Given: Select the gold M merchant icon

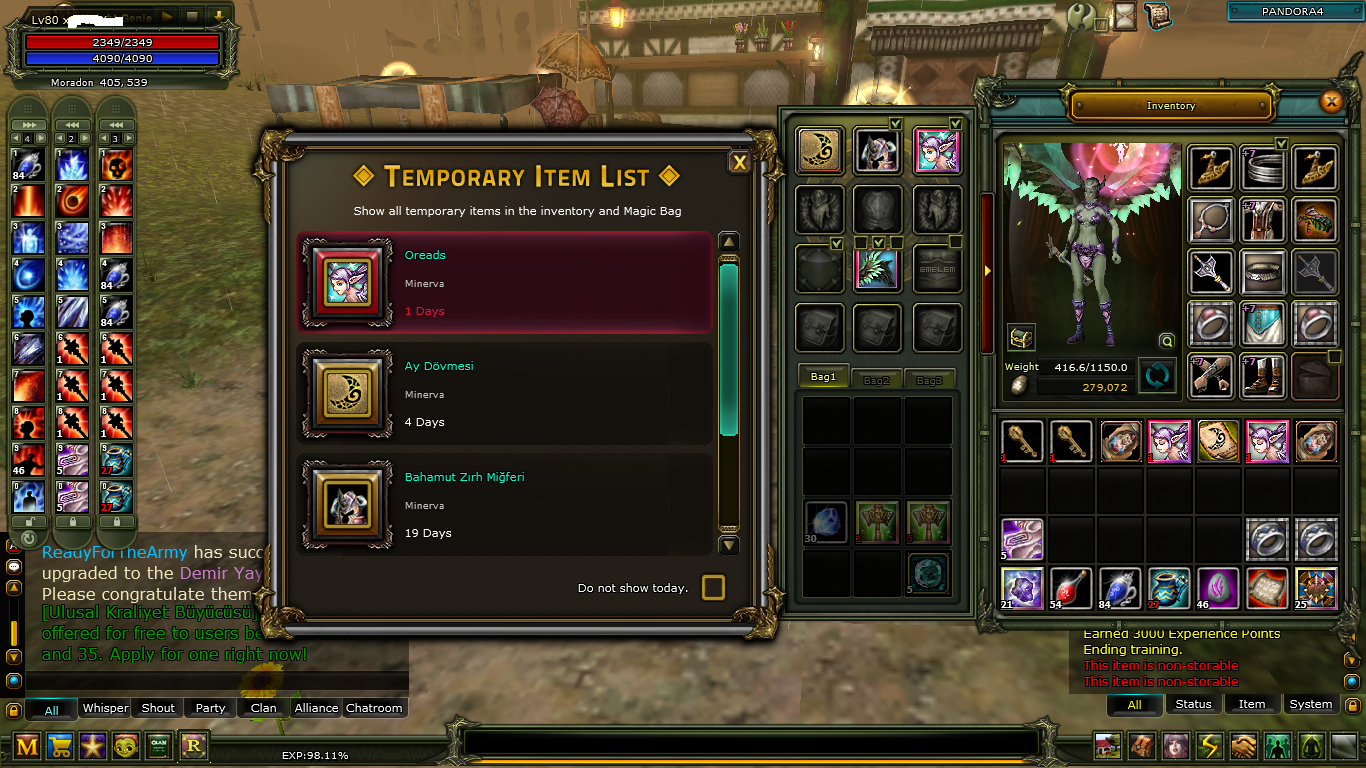Looking at the screenshot, I should click(x=27, y=745).
